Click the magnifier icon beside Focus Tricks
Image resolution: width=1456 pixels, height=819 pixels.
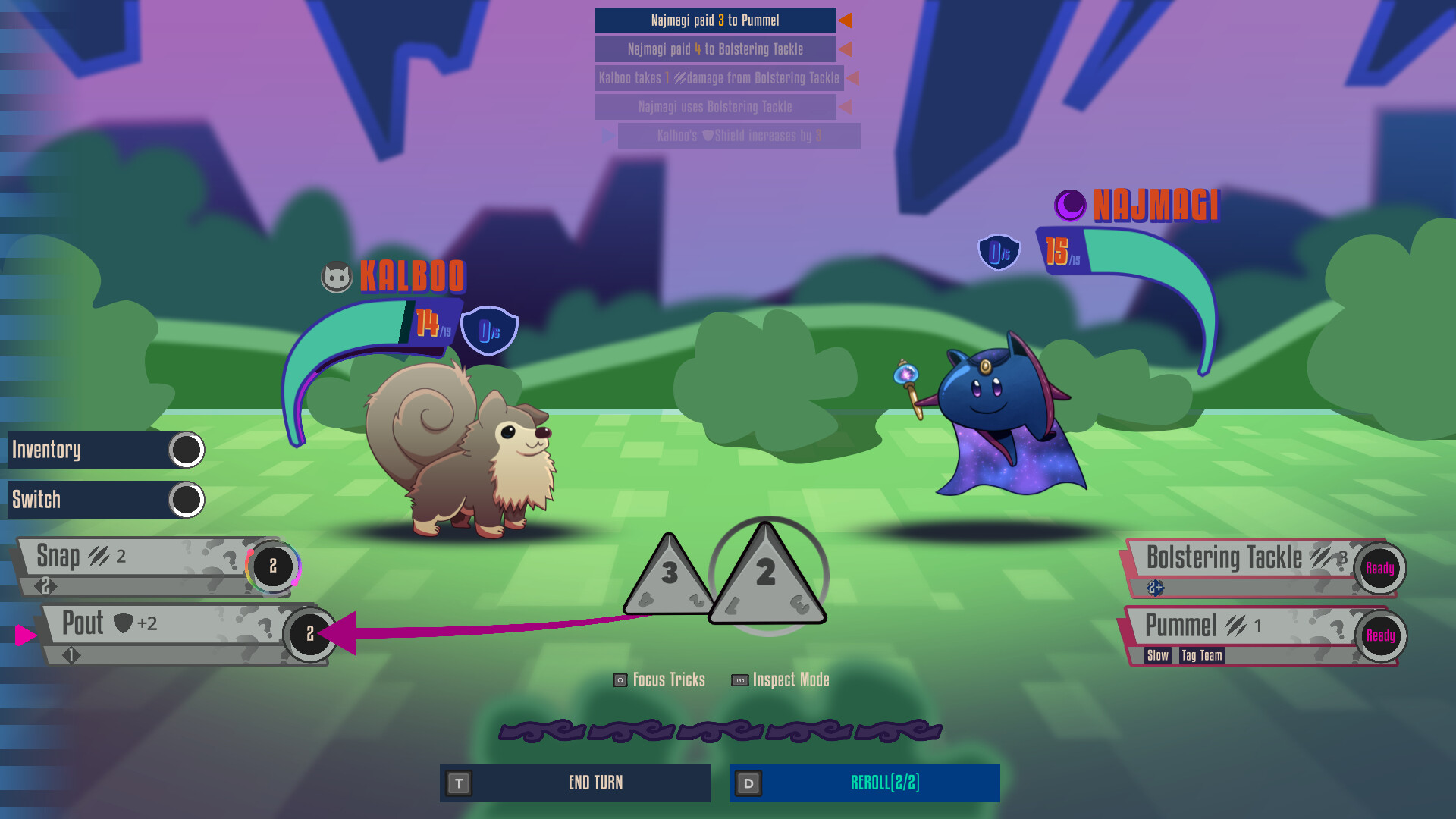pyautogui.click(x=619, y=680)
